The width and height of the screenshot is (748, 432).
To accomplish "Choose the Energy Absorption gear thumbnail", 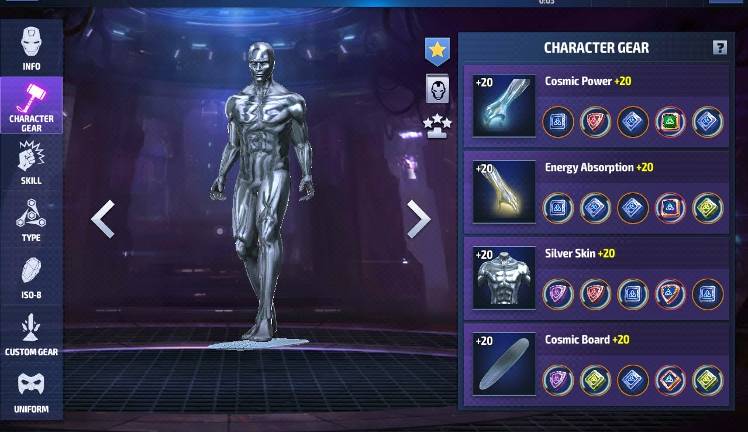I will [505, 191].
